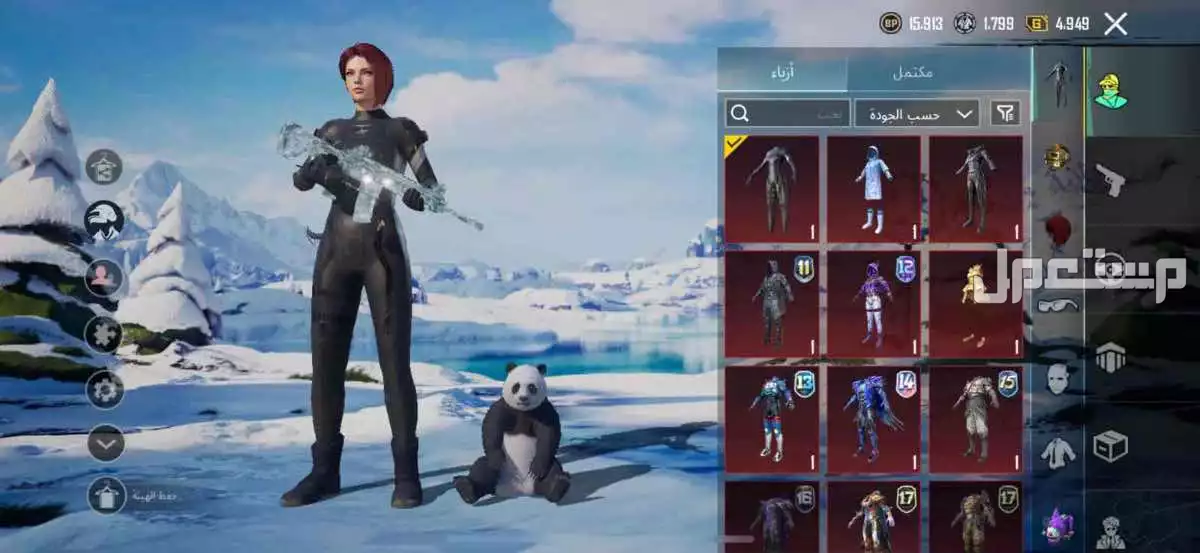Open the supply crate category
The image size is (1200, 553).
1110,446
